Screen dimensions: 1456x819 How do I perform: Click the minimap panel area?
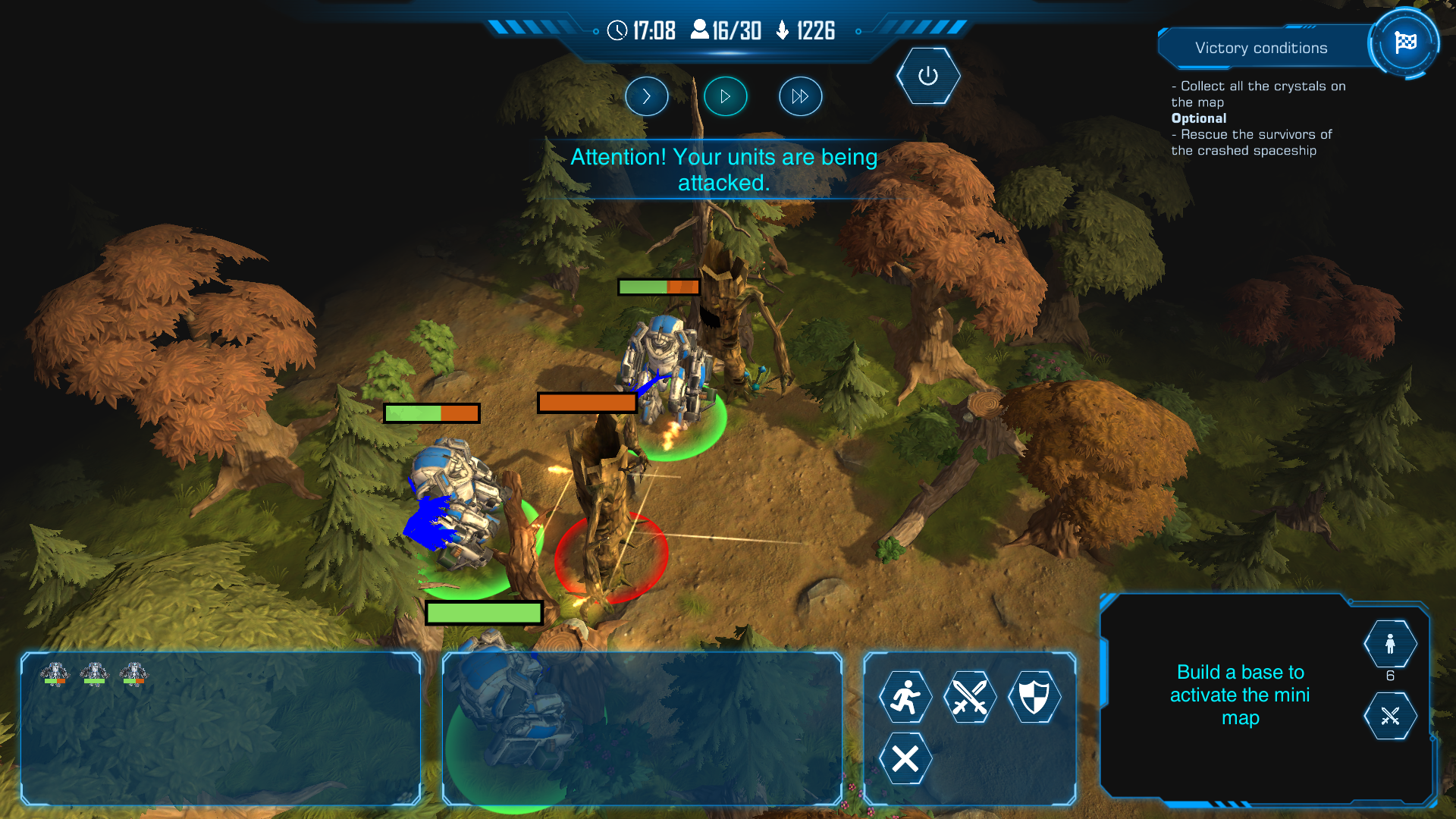tap(1239, 695)
